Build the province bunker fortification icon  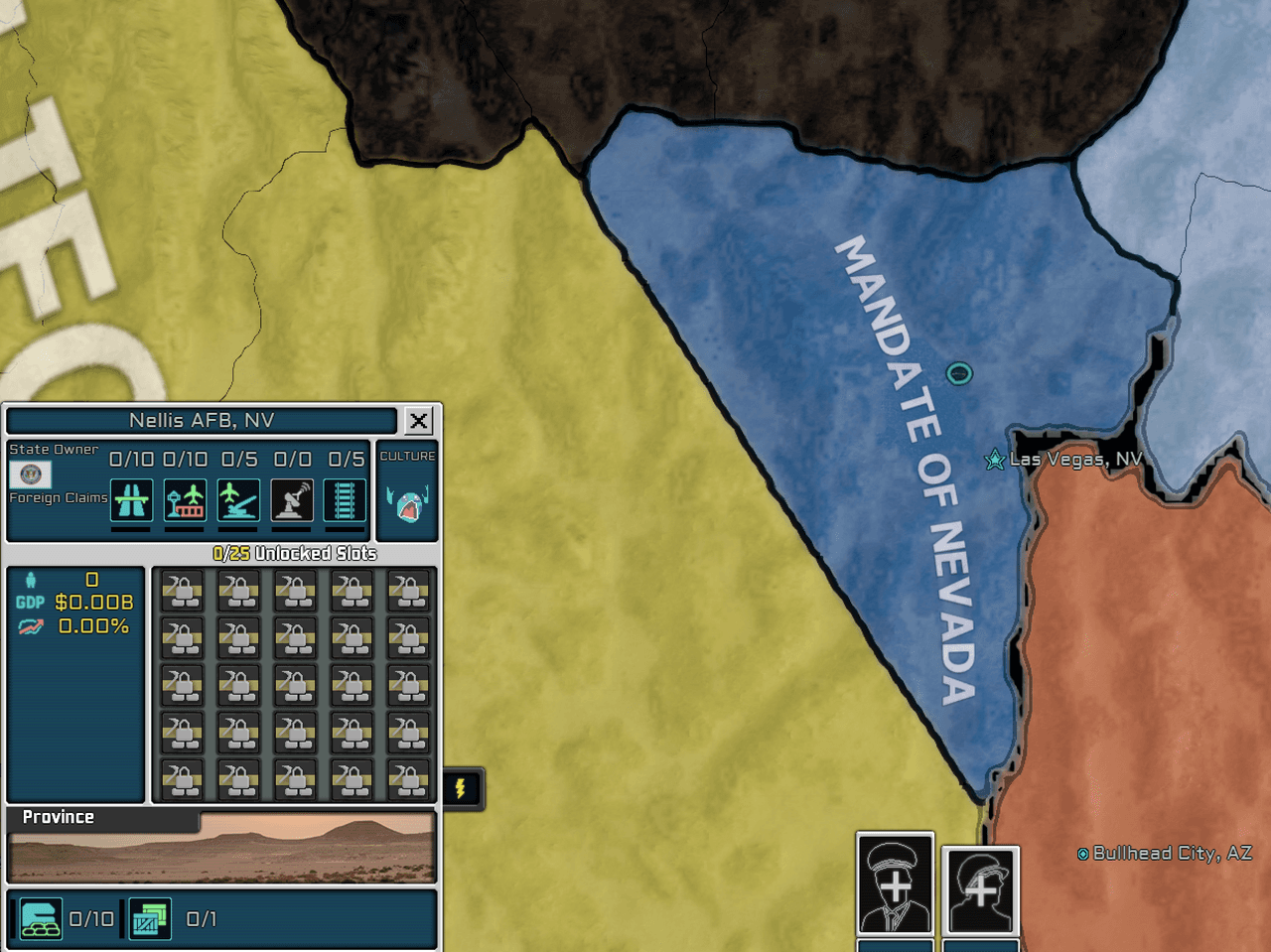41,919
